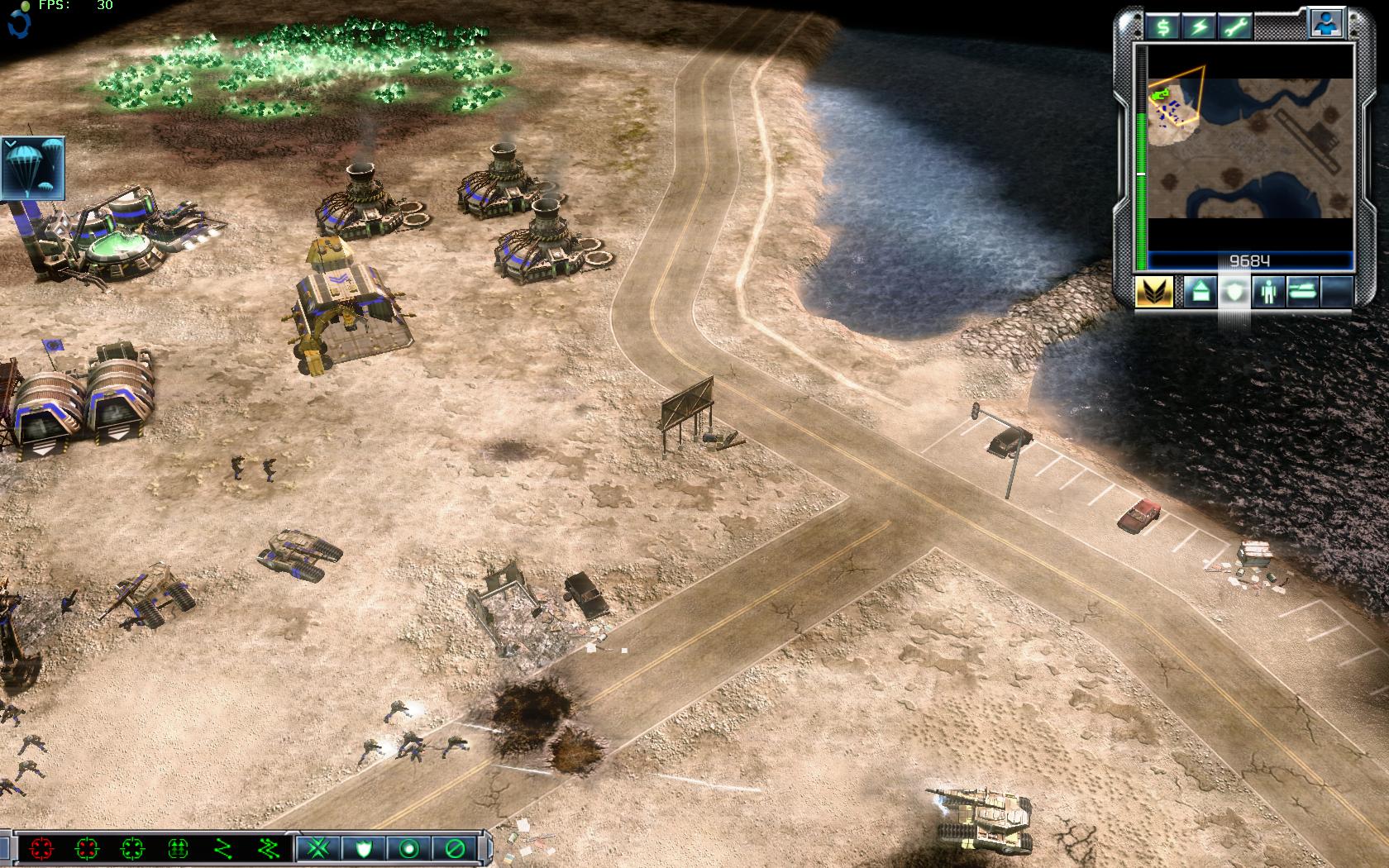Select the single green zigzag waypoint icon
The width and height of the screenshot is (1389, 868).
(222, 847)
